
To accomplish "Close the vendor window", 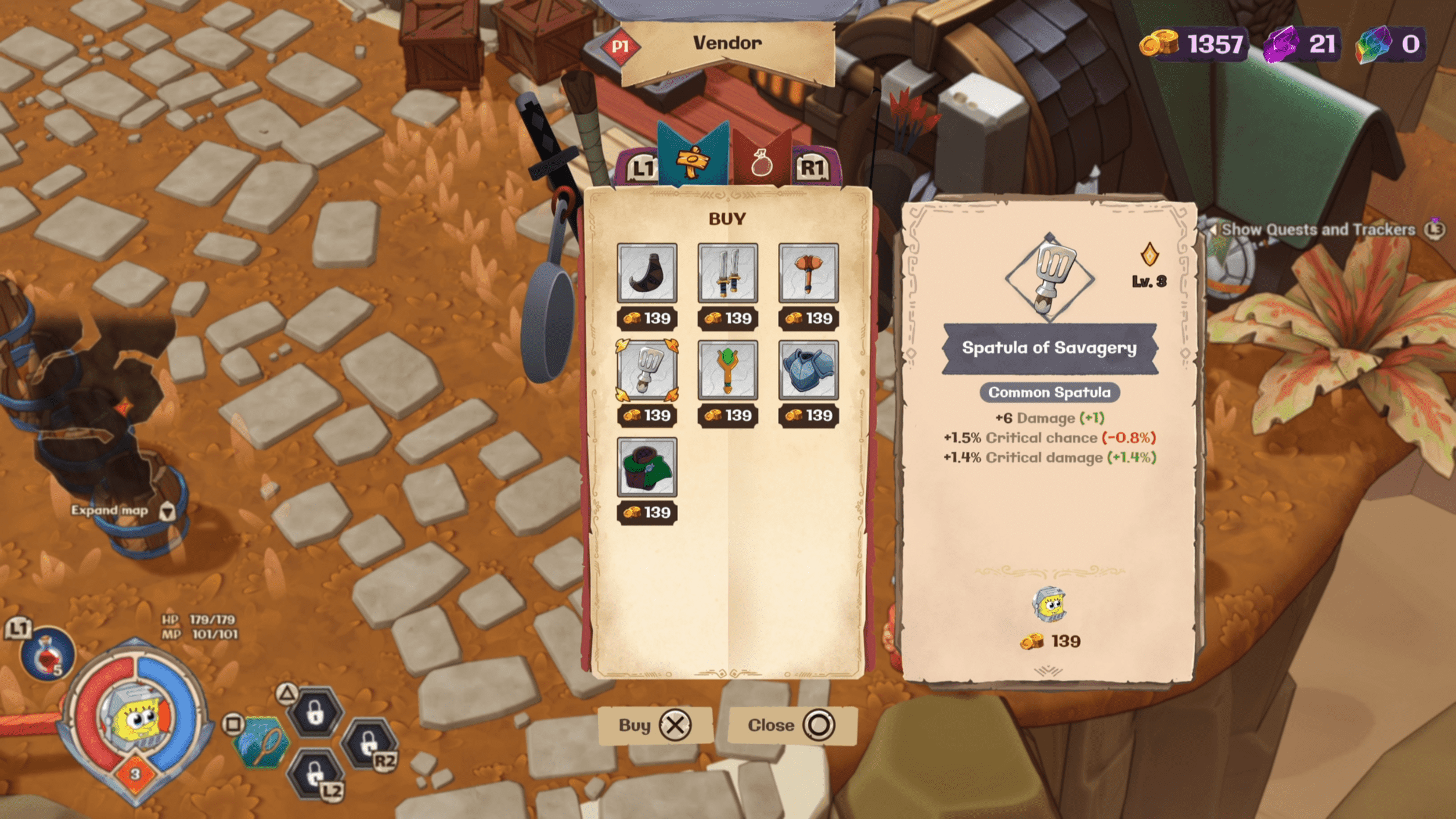I will (x=792, y=725).
